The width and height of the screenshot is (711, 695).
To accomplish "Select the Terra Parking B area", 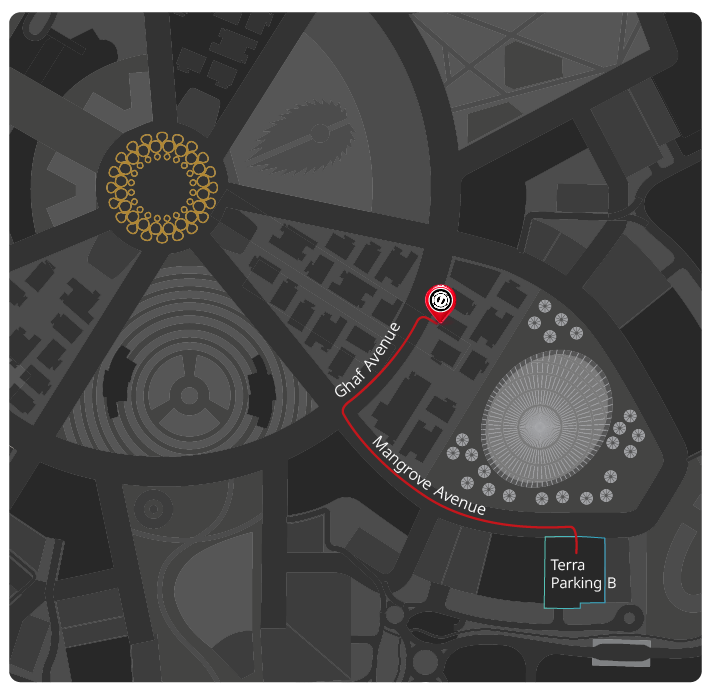I will click(575, 574).
